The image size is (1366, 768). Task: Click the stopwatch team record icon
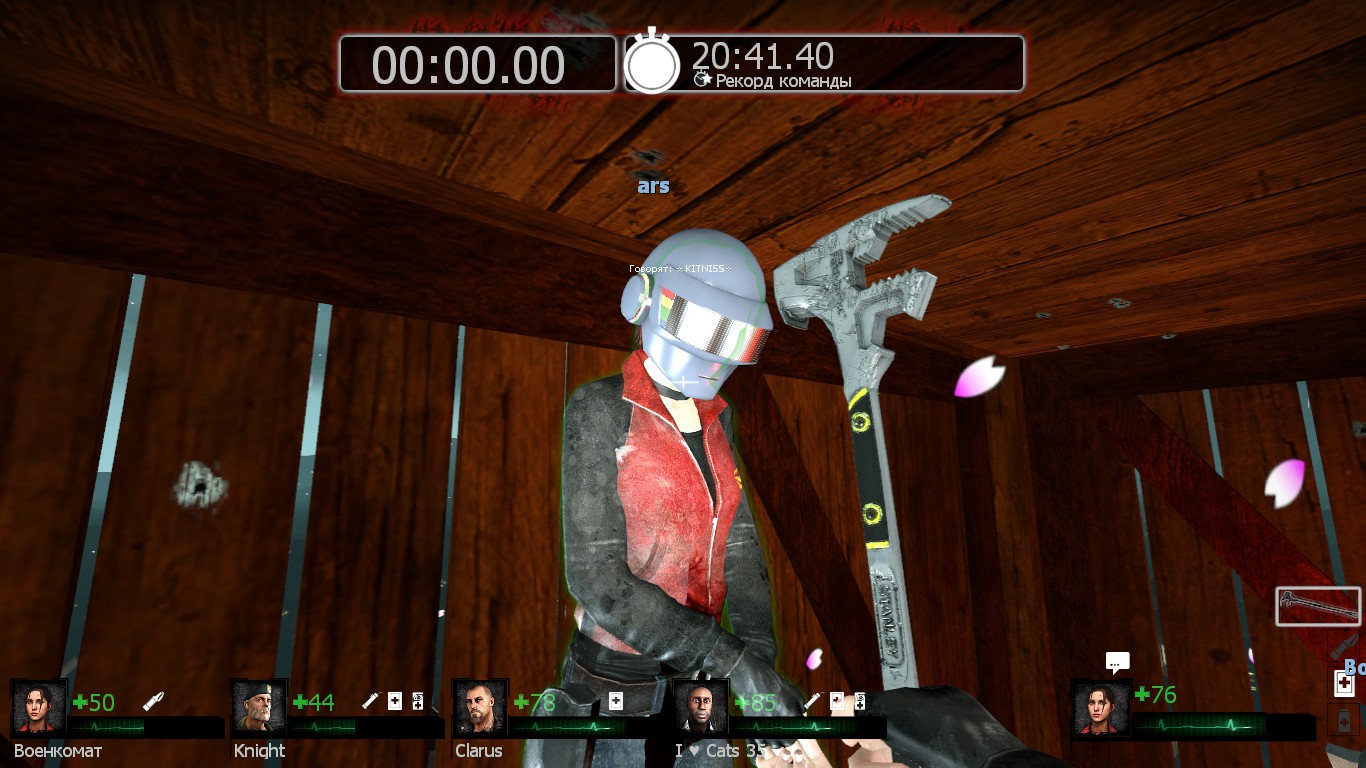pos(652,63)
